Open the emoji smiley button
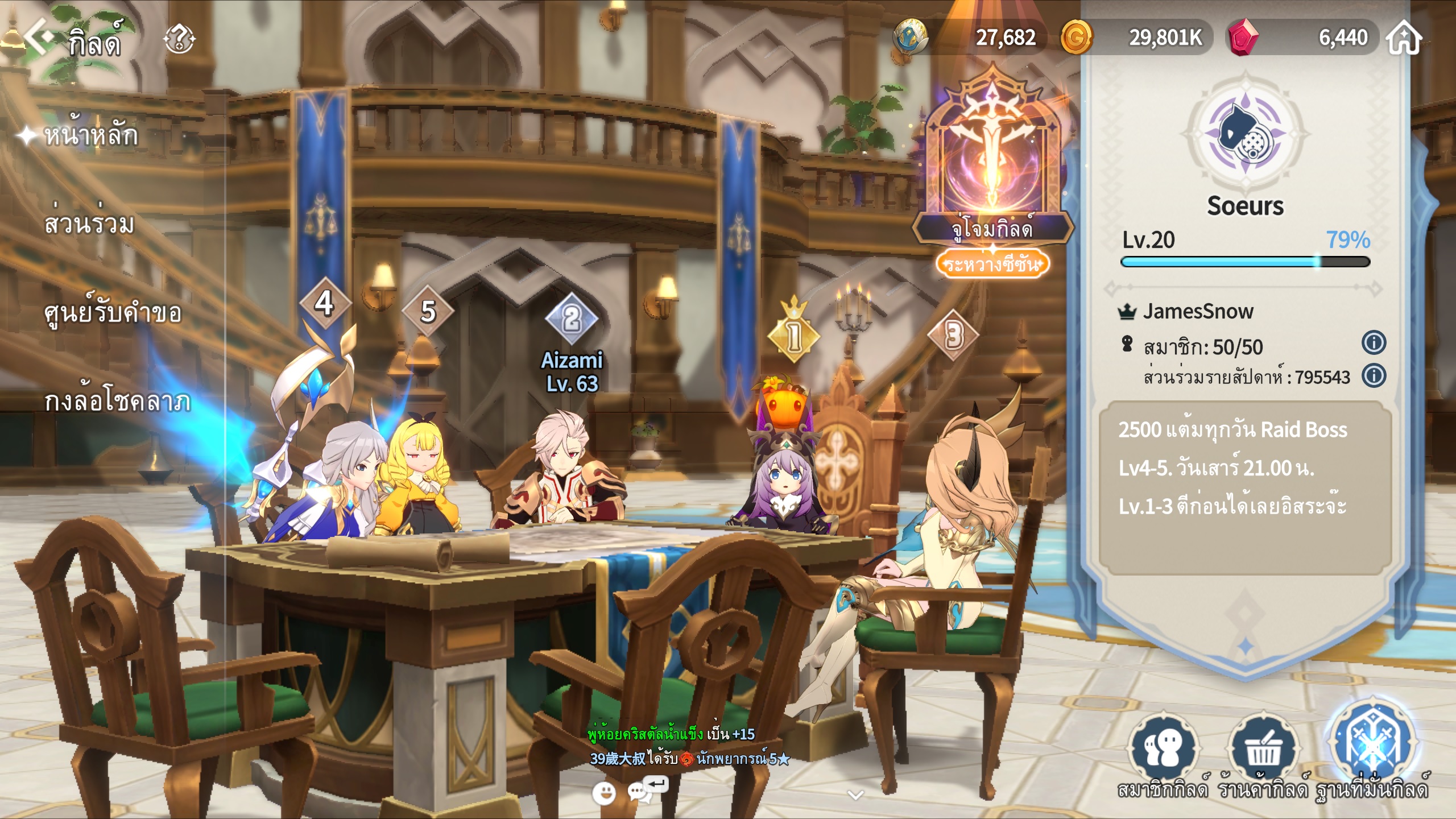1456x819 pixels. [603, 792]
